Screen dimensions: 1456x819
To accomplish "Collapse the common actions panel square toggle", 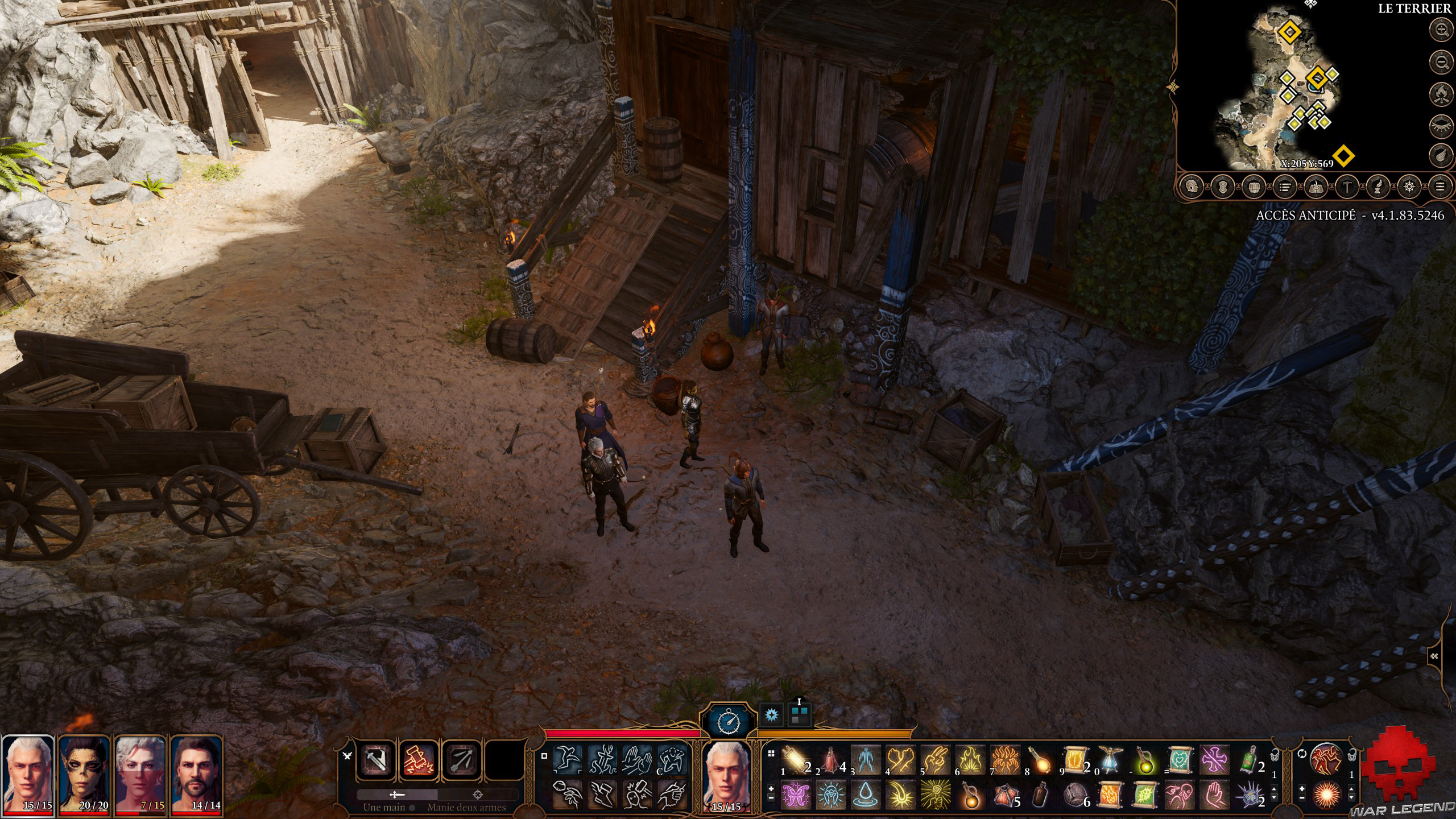I will (544, 756).
